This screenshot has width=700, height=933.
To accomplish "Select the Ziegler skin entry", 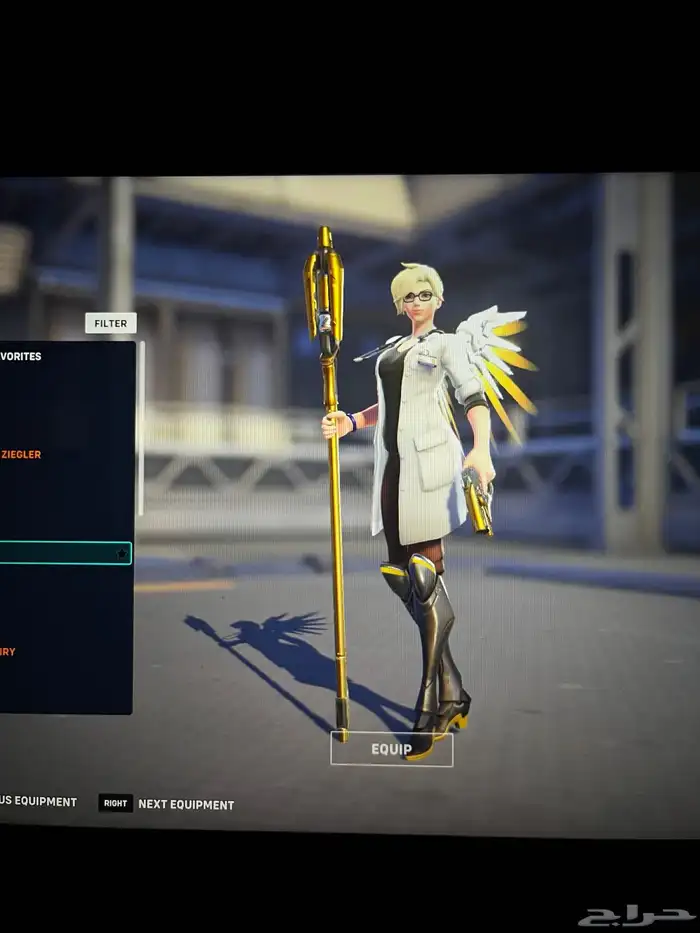I will [20, 455].
